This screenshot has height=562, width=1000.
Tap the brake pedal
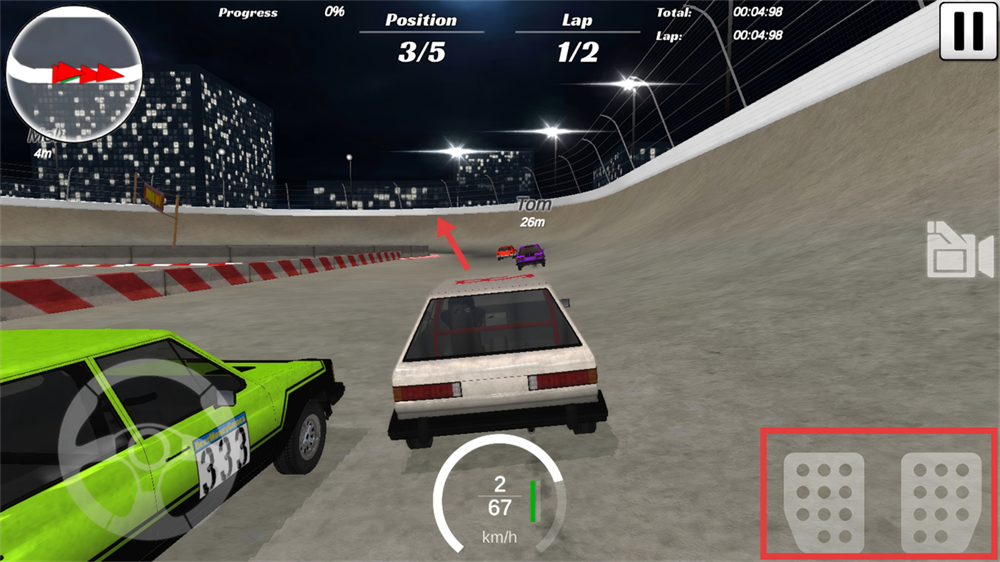(x=823, y=502)
